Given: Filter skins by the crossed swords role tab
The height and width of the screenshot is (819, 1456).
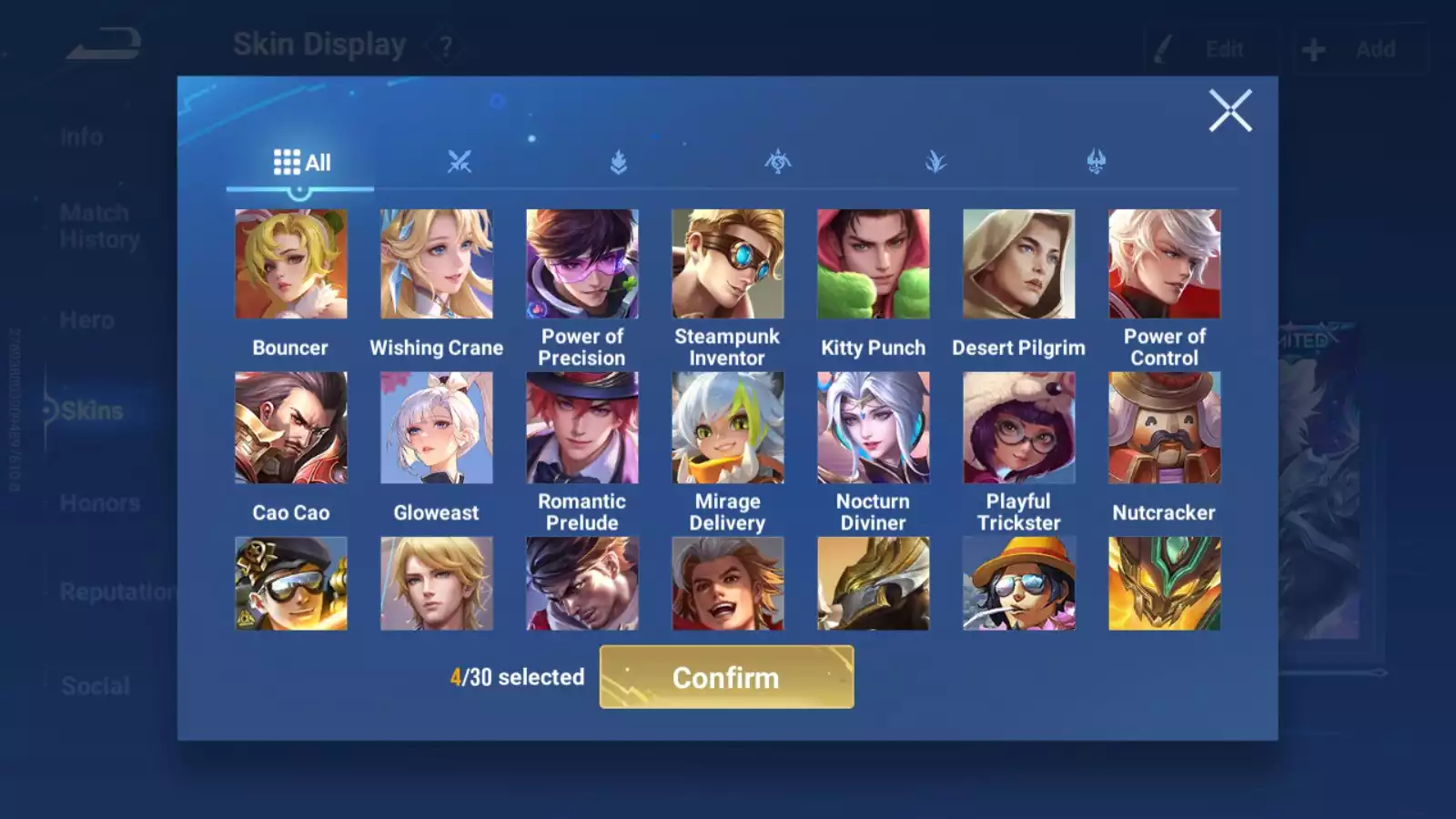Looking at the screenshot, I should coord(460,163).
